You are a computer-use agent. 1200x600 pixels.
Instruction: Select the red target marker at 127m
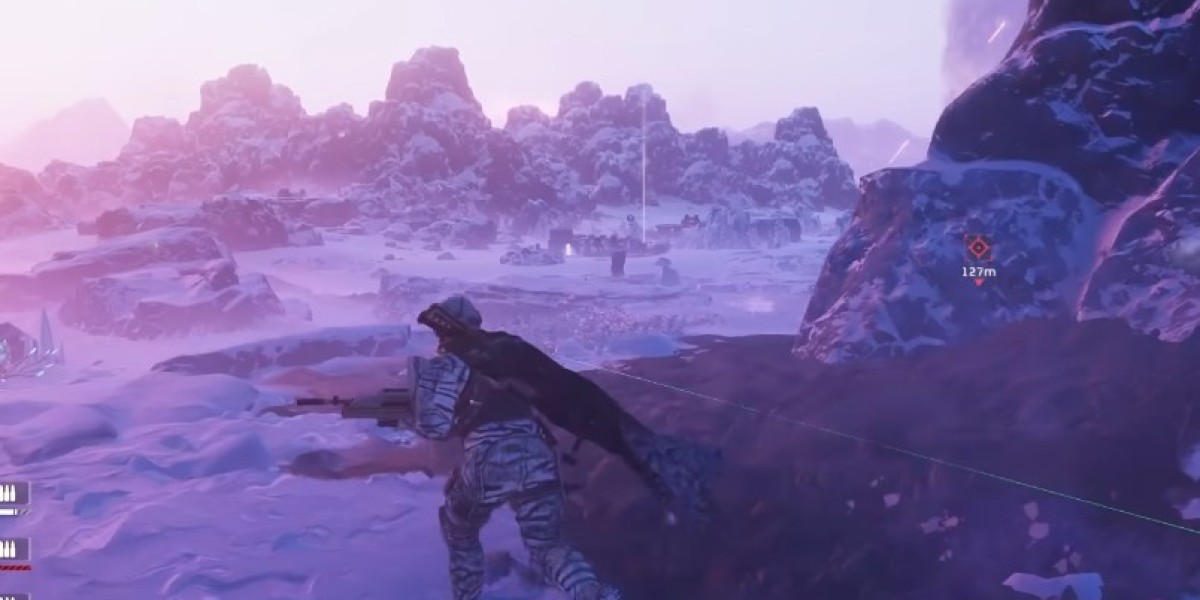click(x=978, y=248)
